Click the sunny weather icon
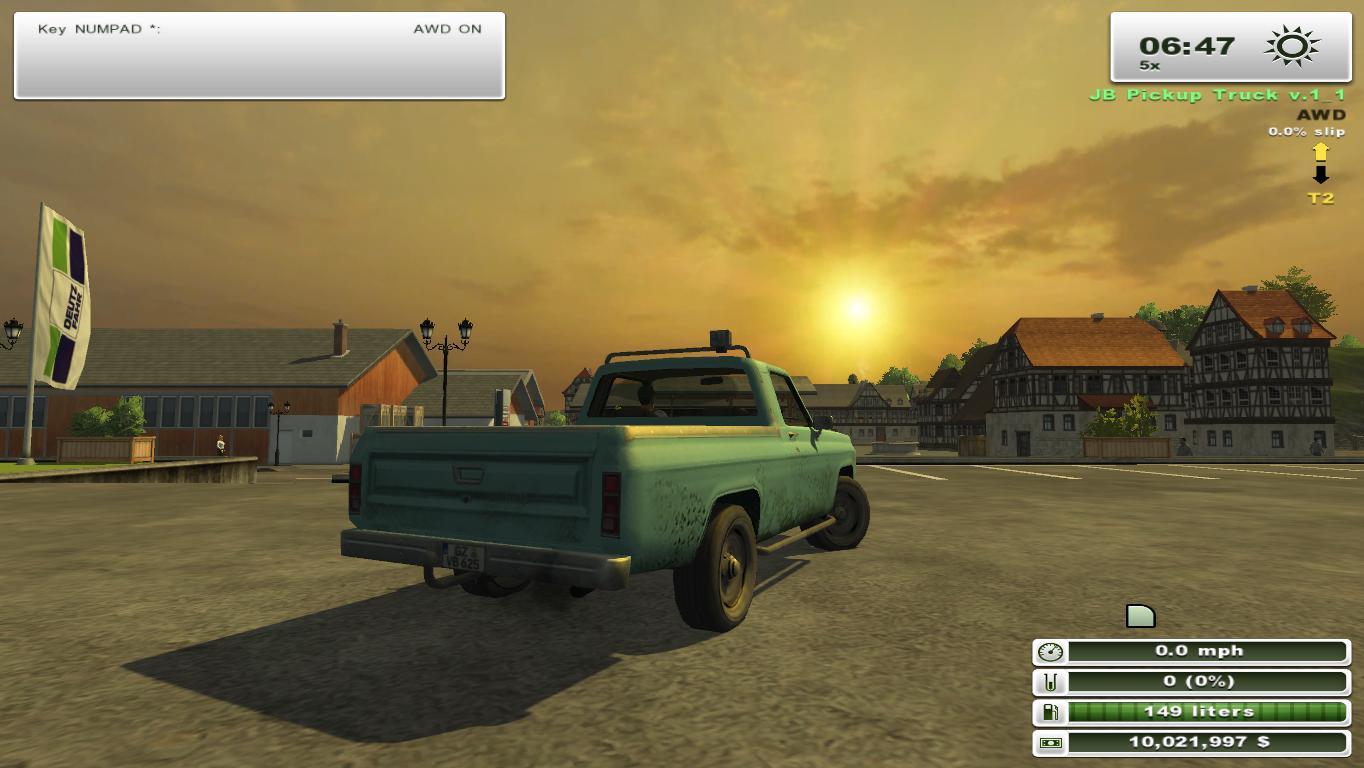This screenshot has width=1364, height=768. pos(1291,47)
